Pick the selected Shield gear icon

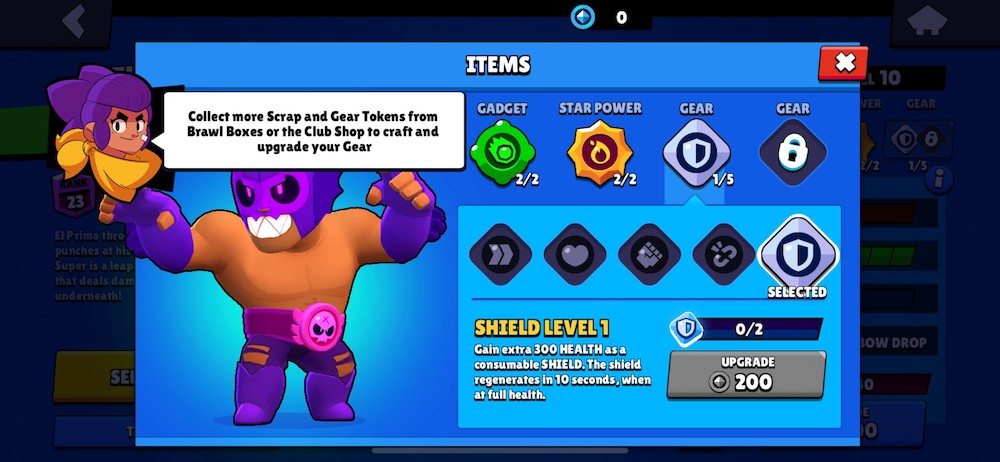(797, 254)
